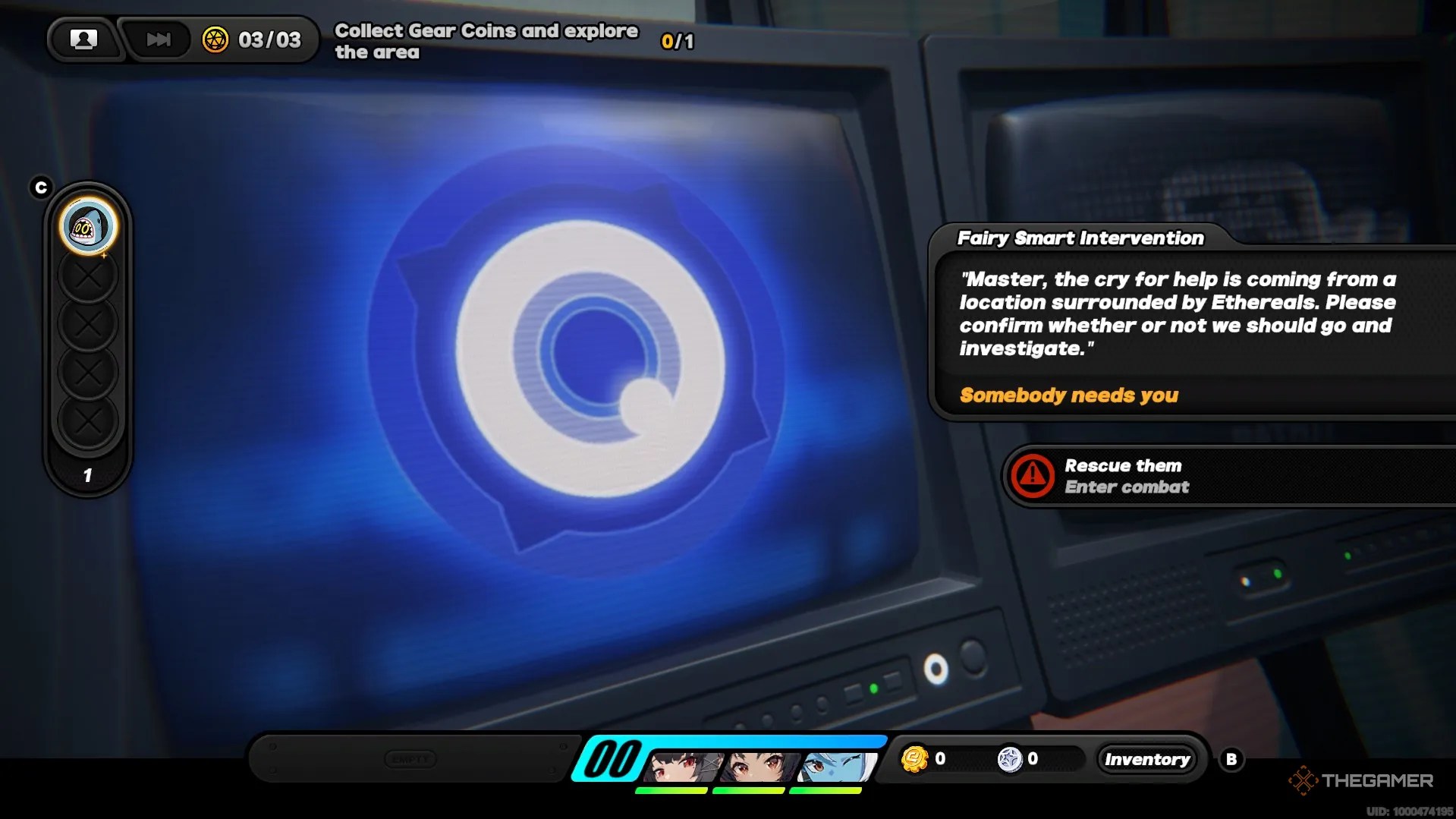
Task: Click the Somebody needs you option
Action: pyautogui.click(x=1068, y=395)
